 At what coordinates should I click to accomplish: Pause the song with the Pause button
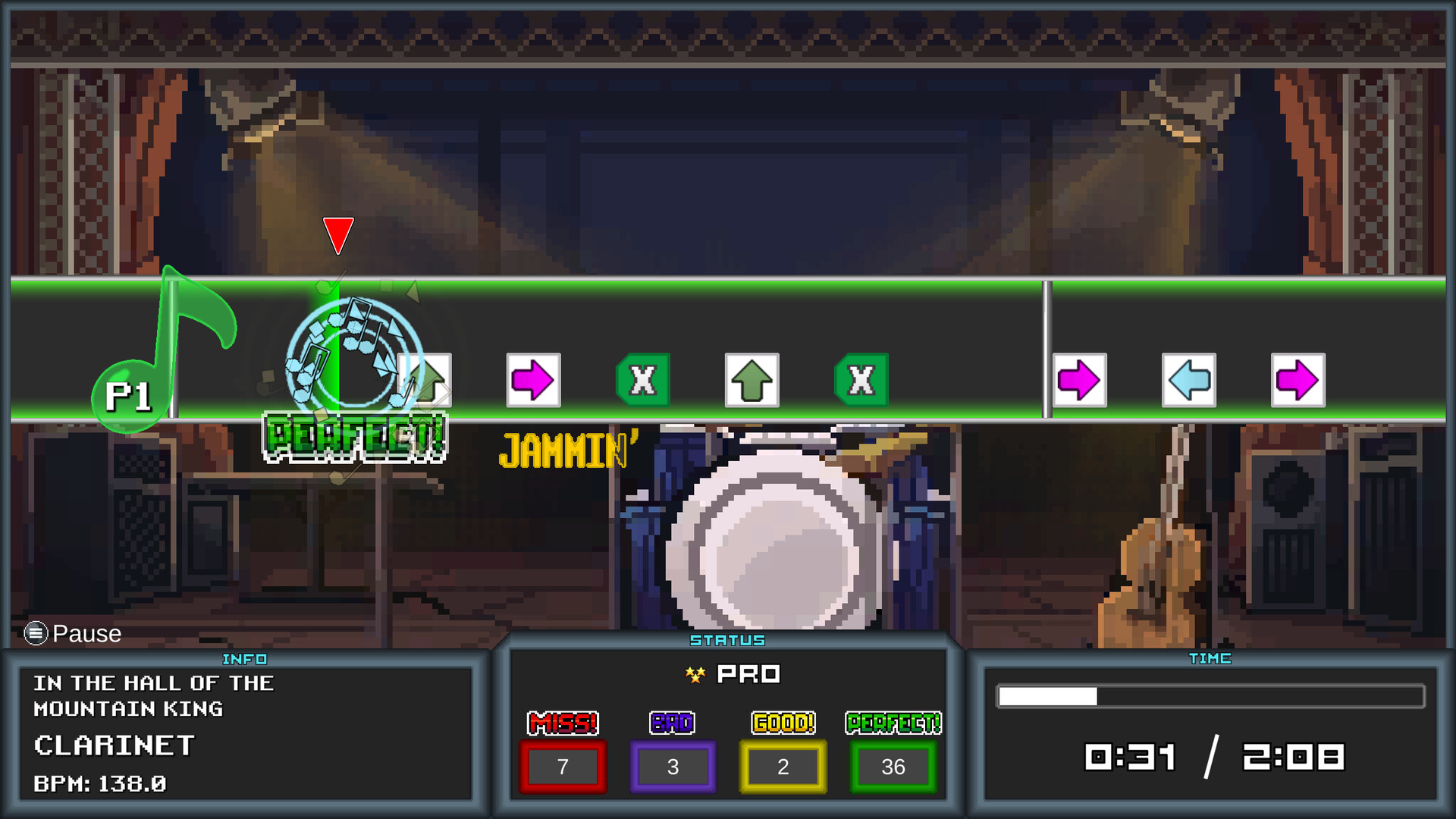73,633
